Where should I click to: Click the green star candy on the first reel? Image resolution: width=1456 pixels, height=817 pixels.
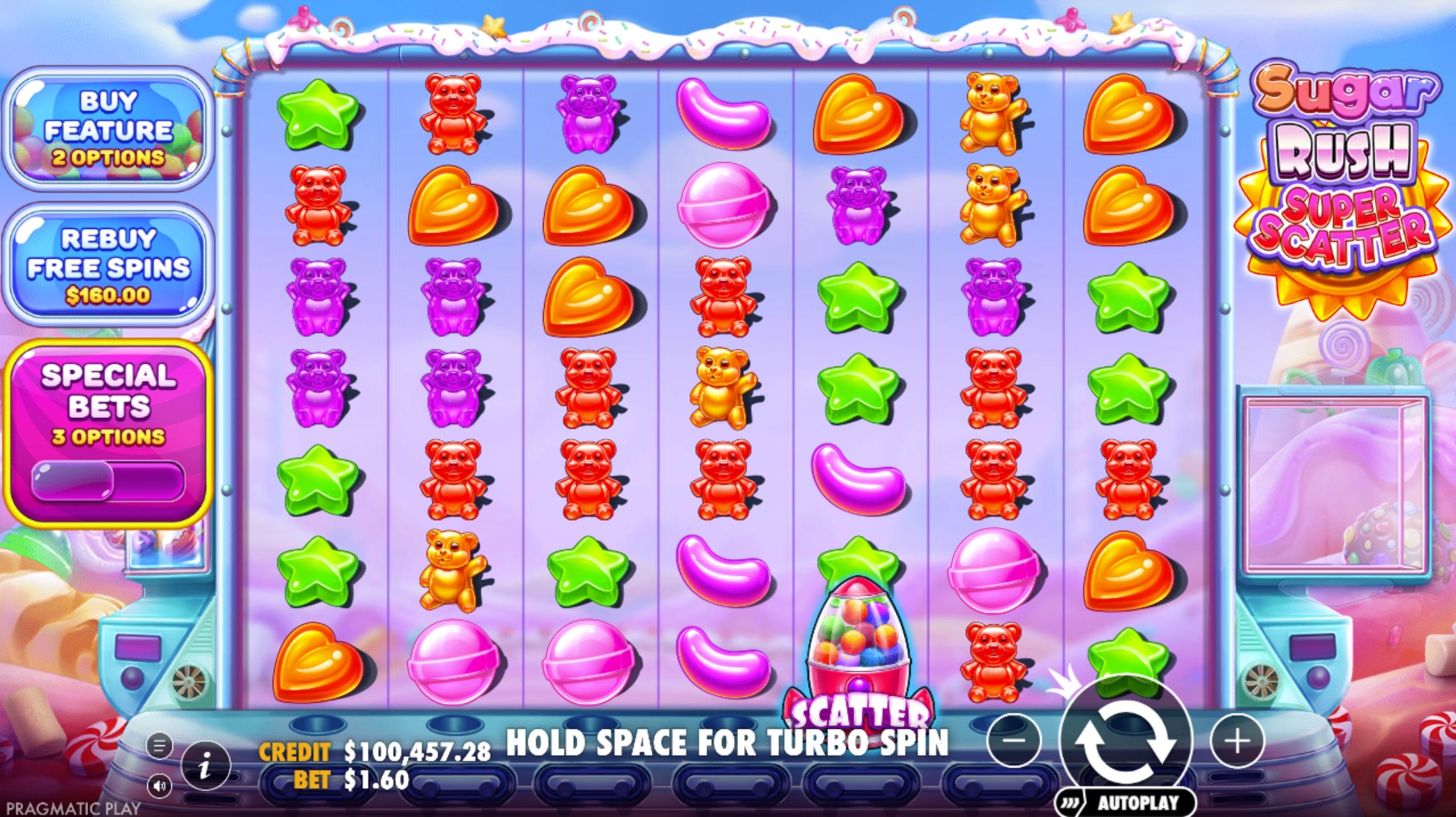pos(318,114)
